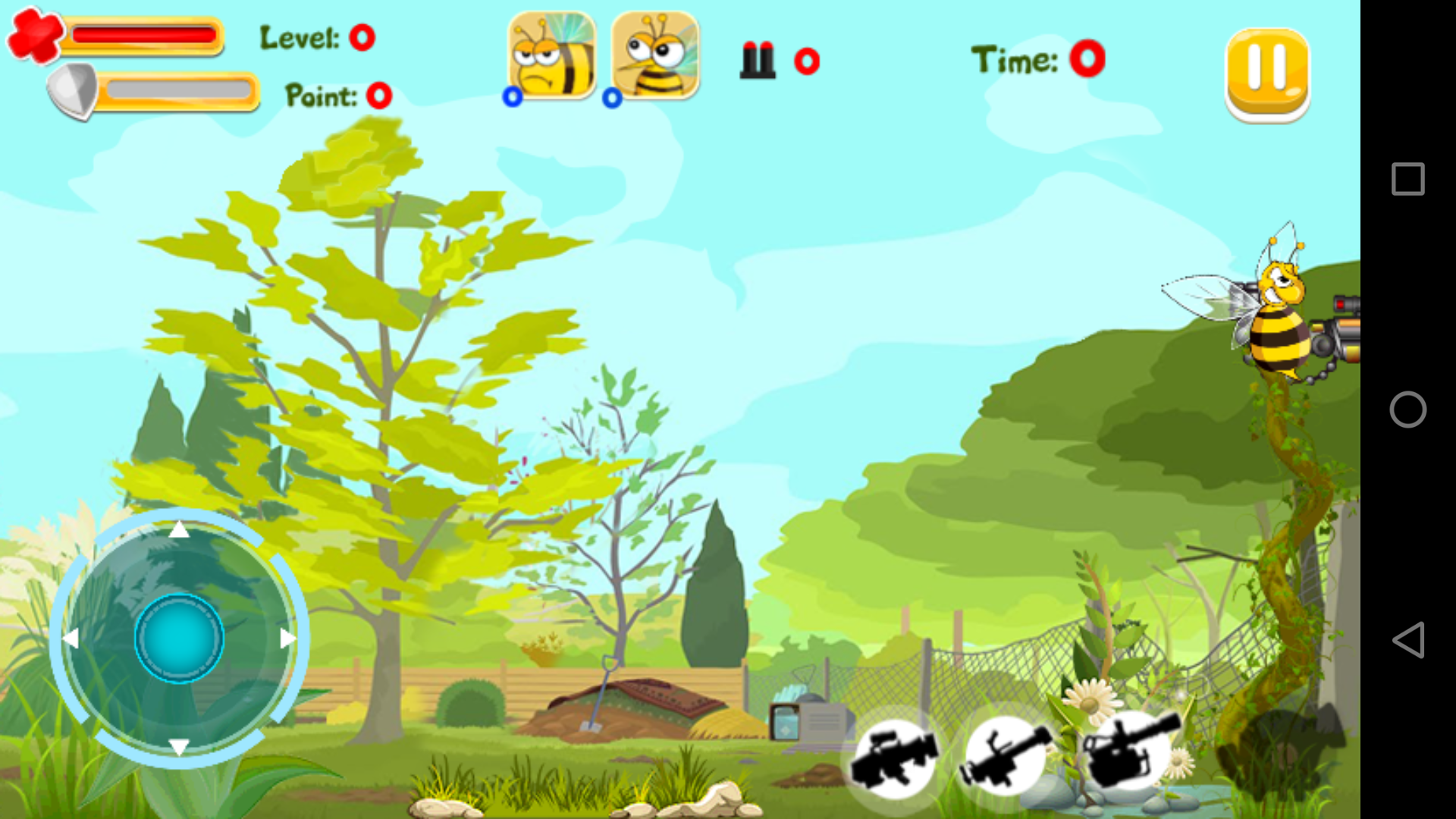This screenshot has width=1456, height=819.
Task: Tap the center joystick thumbstick knob
Action: (180, 639)
